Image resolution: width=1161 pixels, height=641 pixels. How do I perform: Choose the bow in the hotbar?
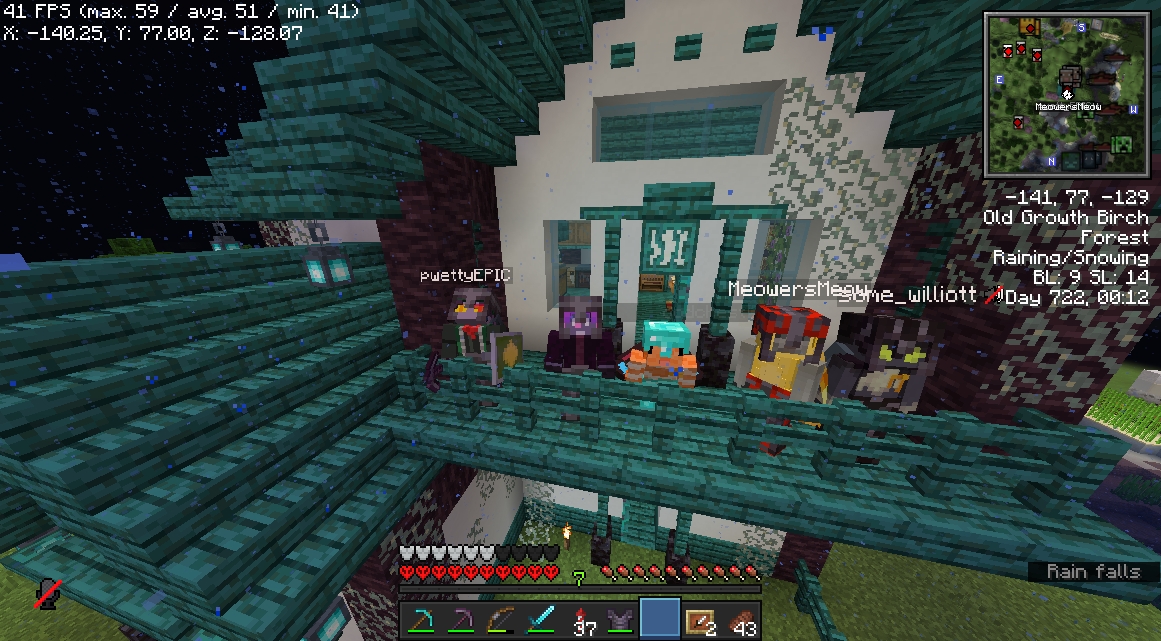point(500,621)
